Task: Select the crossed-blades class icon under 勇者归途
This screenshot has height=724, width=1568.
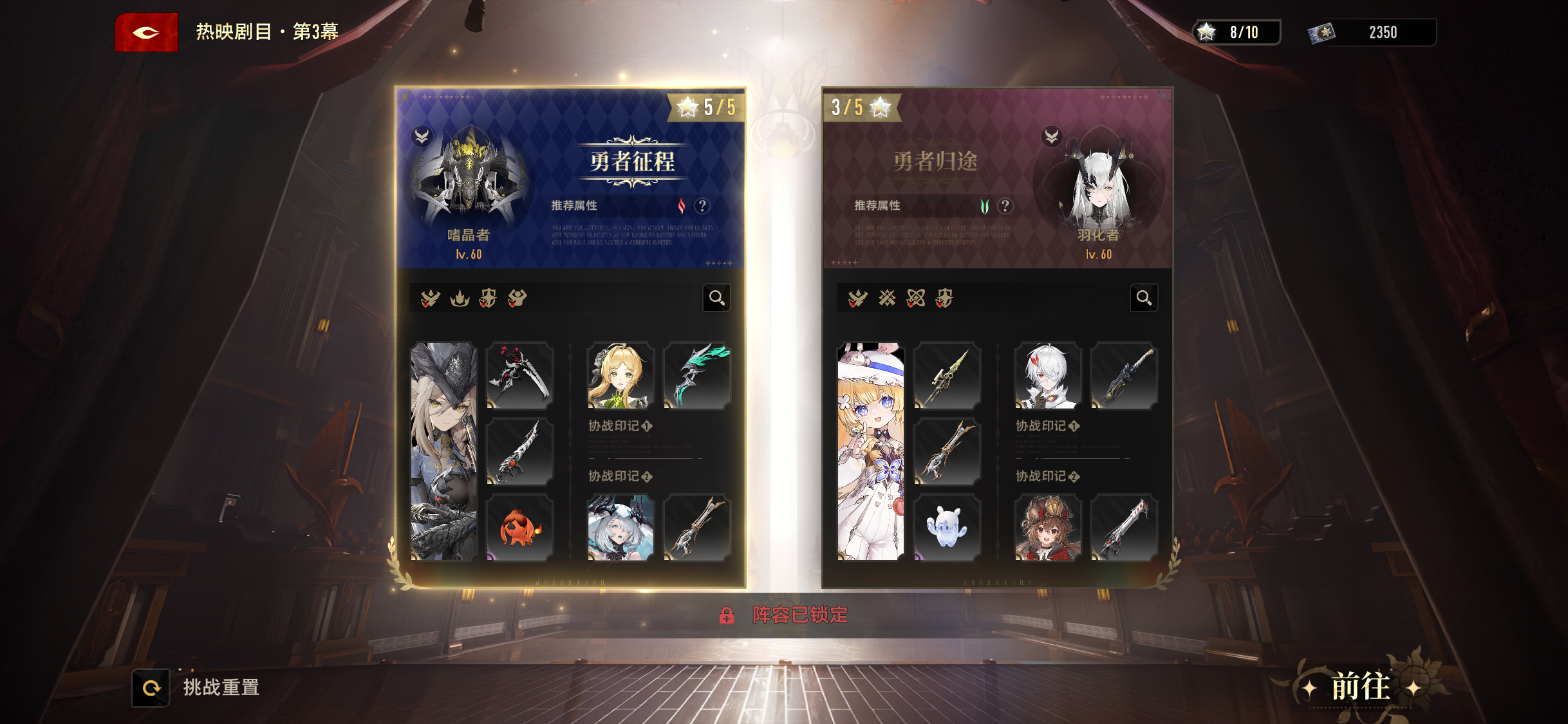Action: (x=888, y=298)
